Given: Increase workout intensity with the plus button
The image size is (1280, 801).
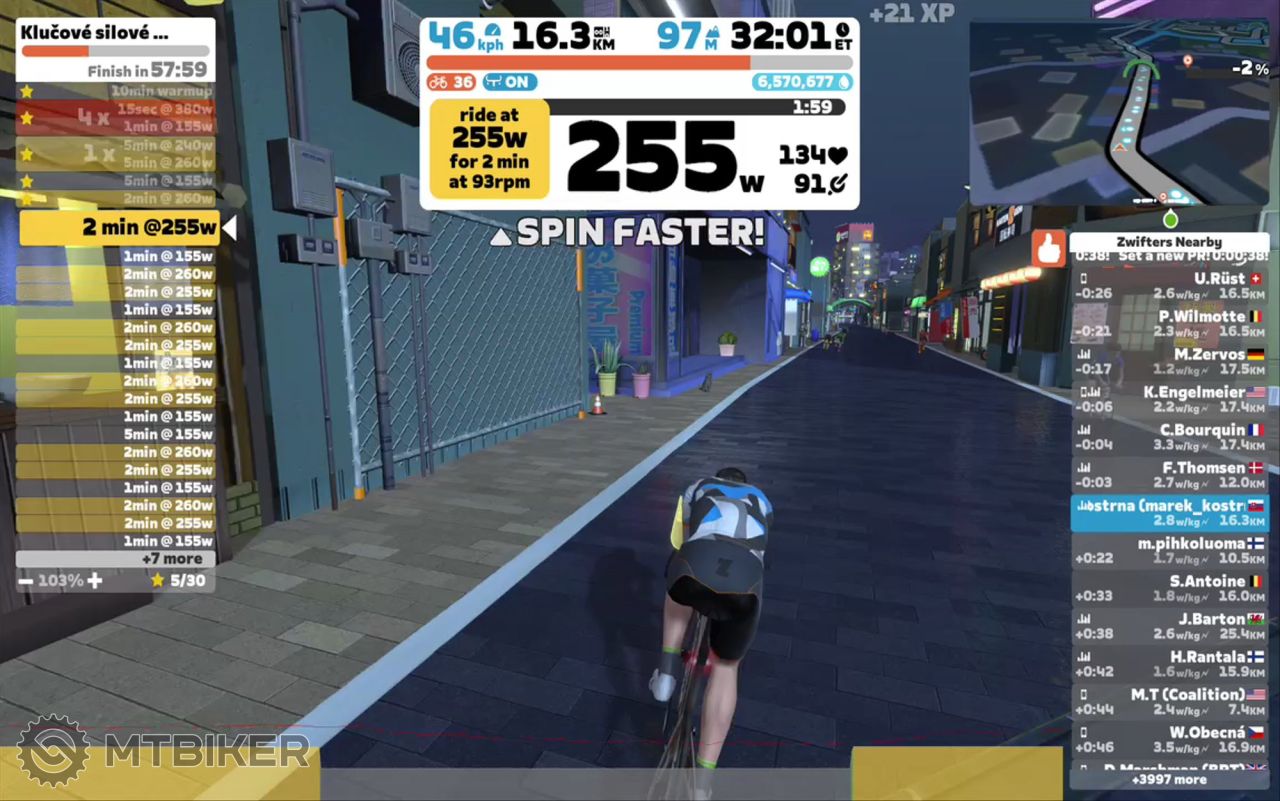Looking at the screenshot, I should (94, 580).
